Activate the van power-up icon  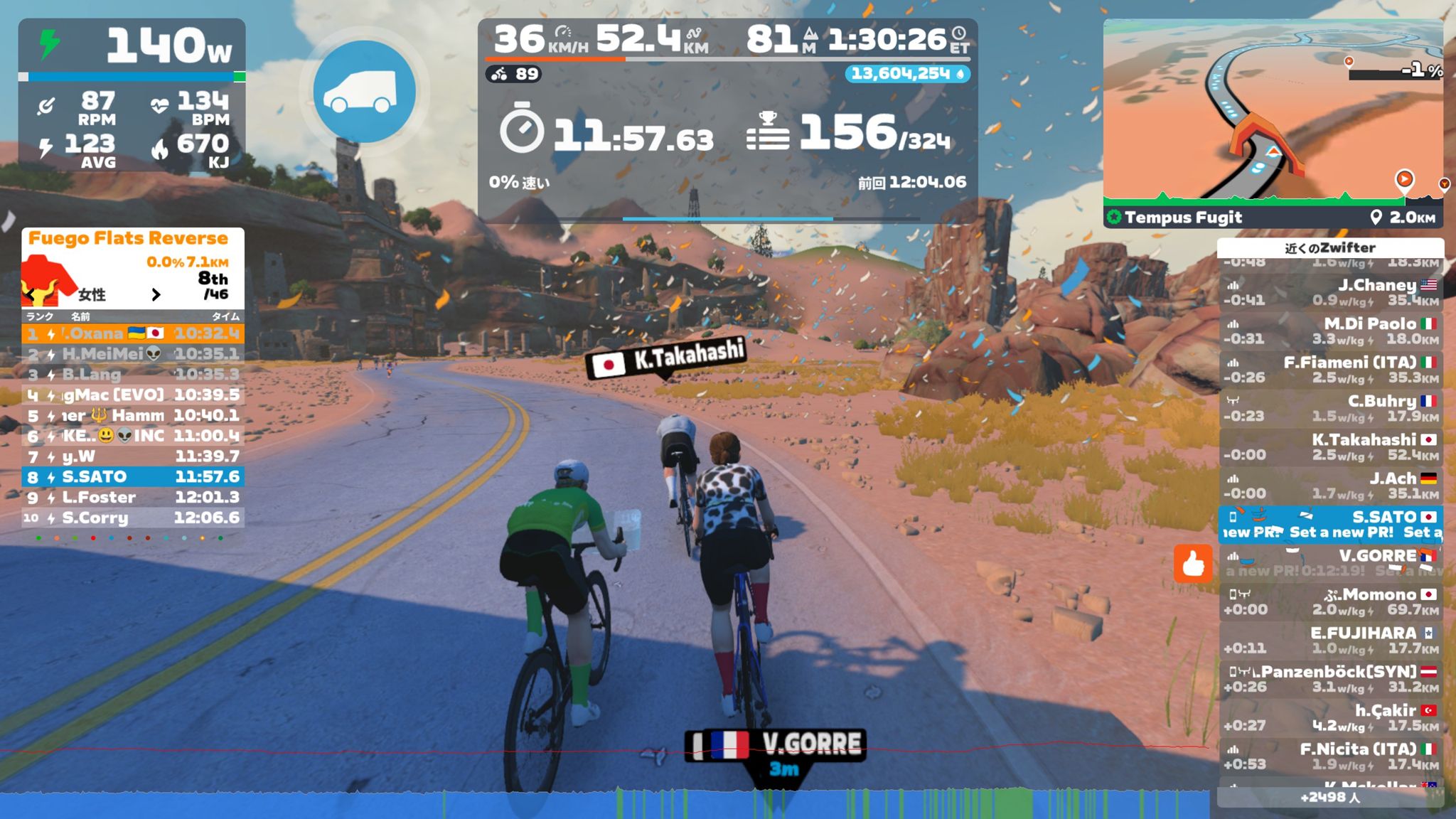pyautogui.click(x=364, y=92)
